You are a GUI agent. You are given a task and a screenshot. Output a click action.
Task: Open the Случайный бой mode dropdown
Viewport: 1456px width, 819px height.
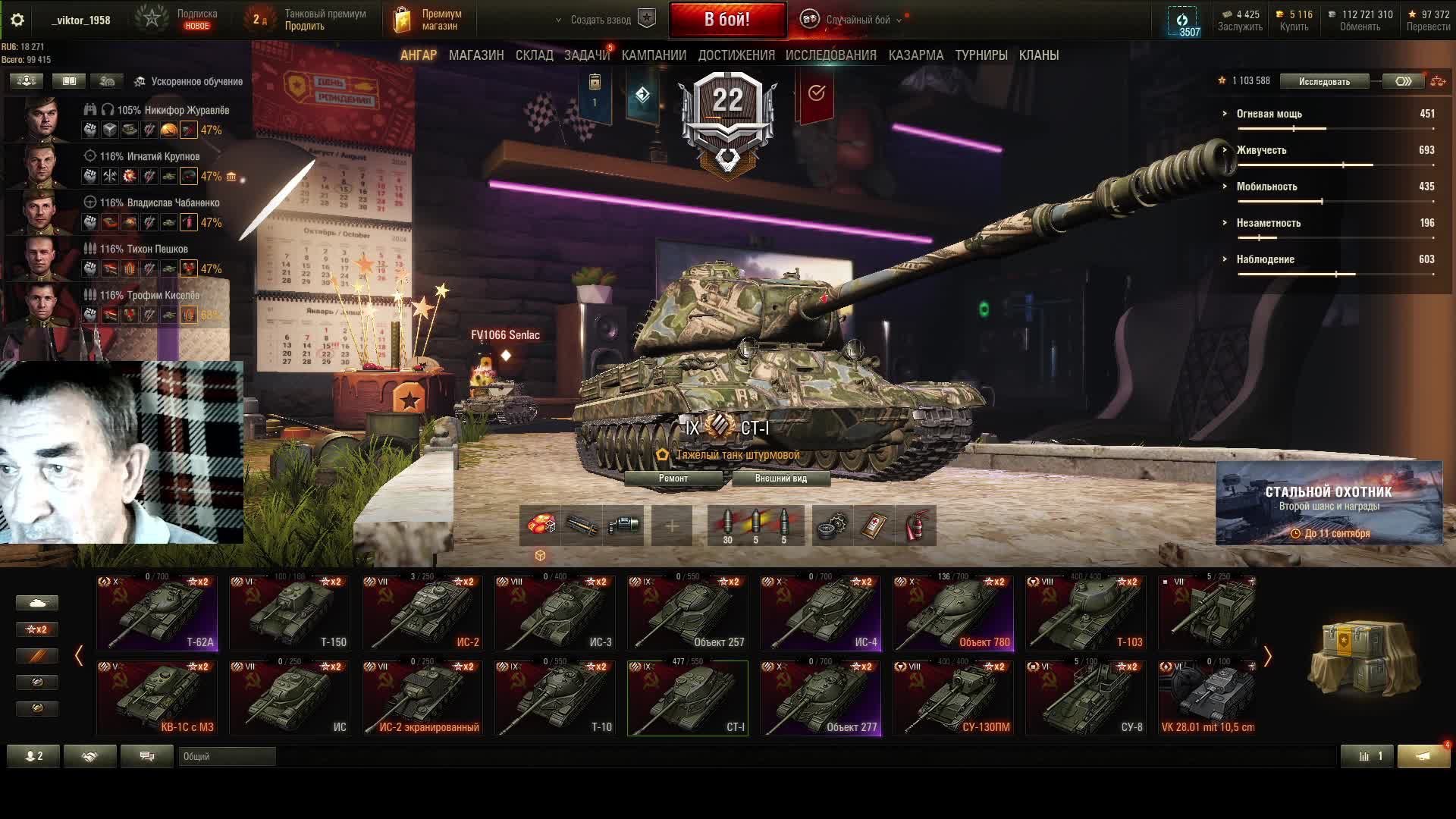pyautogui.click(x=857, y=20)
